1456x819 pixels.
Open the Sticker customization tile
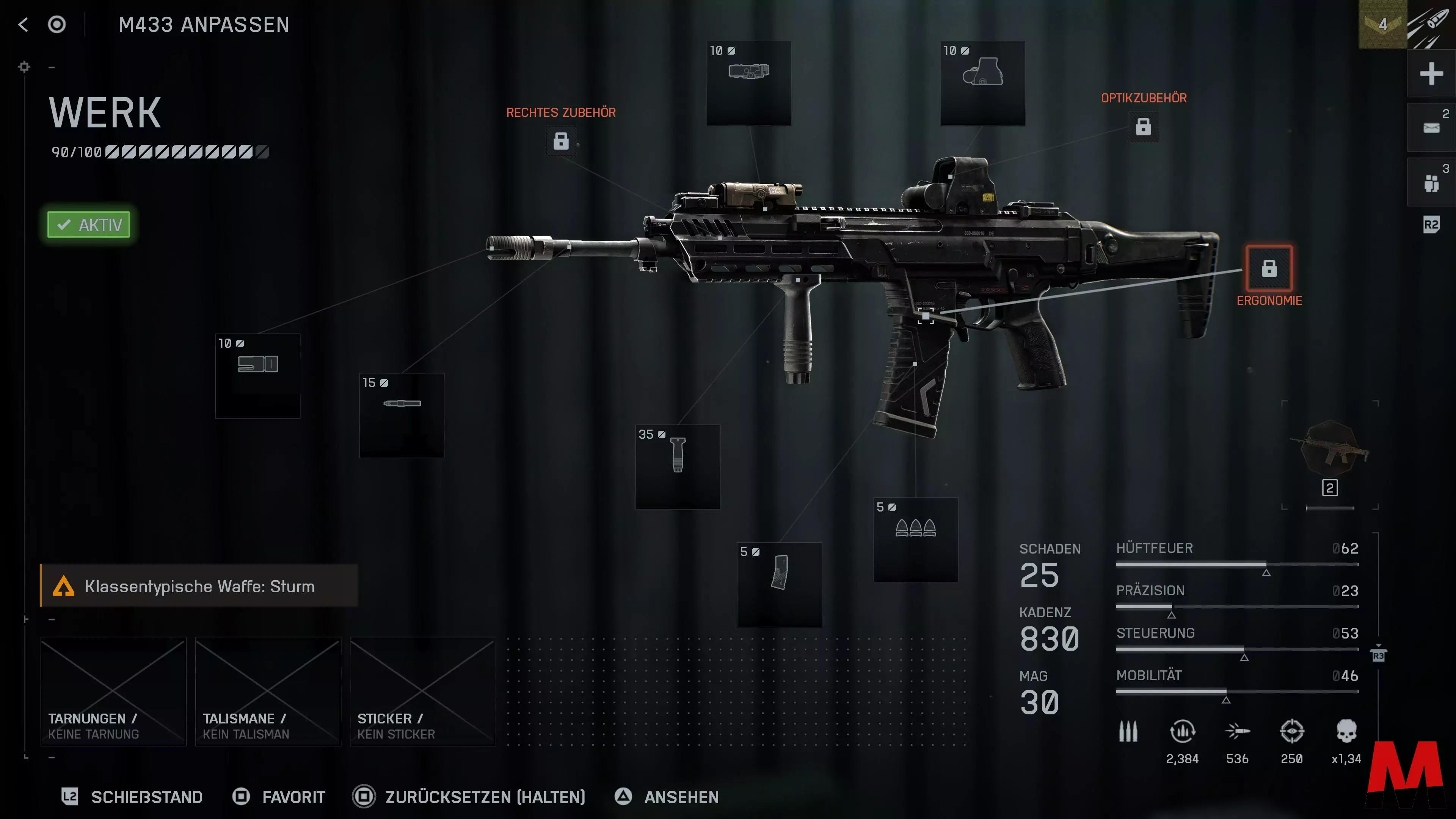tap(423, 691)
